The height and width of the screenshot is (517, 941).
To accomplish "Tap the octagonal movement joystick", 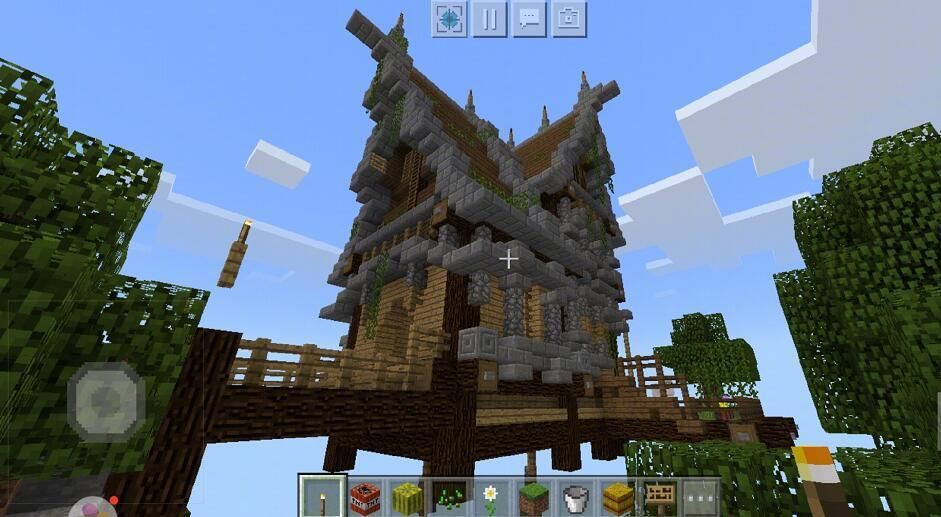I will click(106, 402).
